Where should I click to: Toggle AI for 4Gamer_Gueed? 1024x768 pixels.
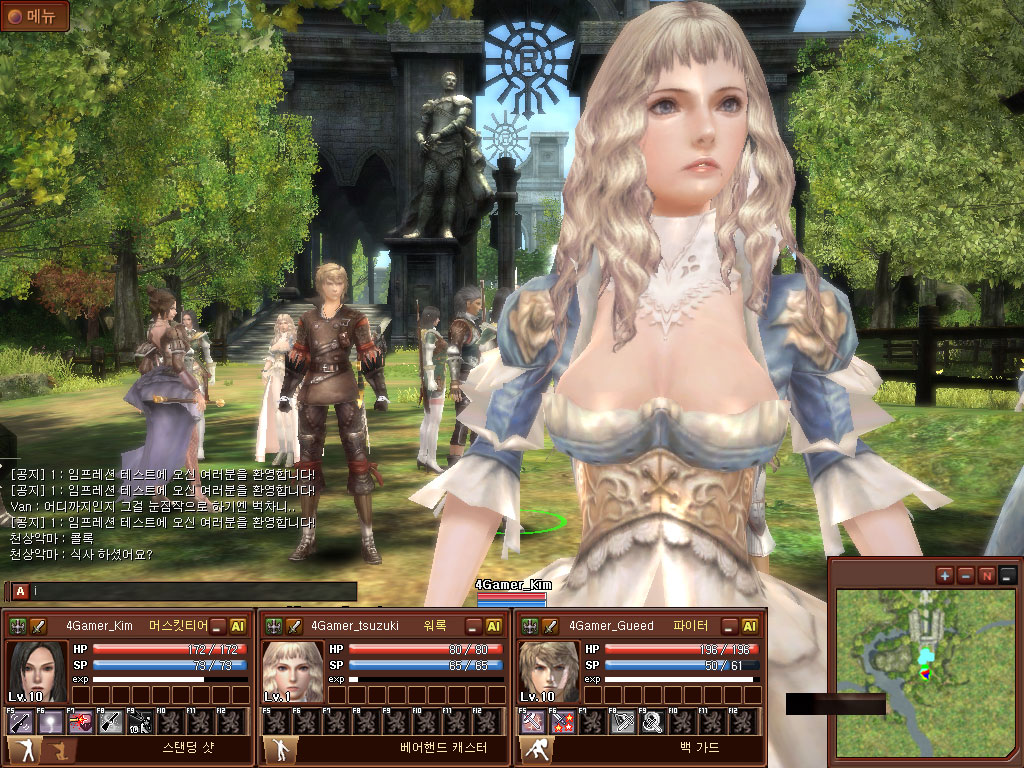click(x=750, y=626)
